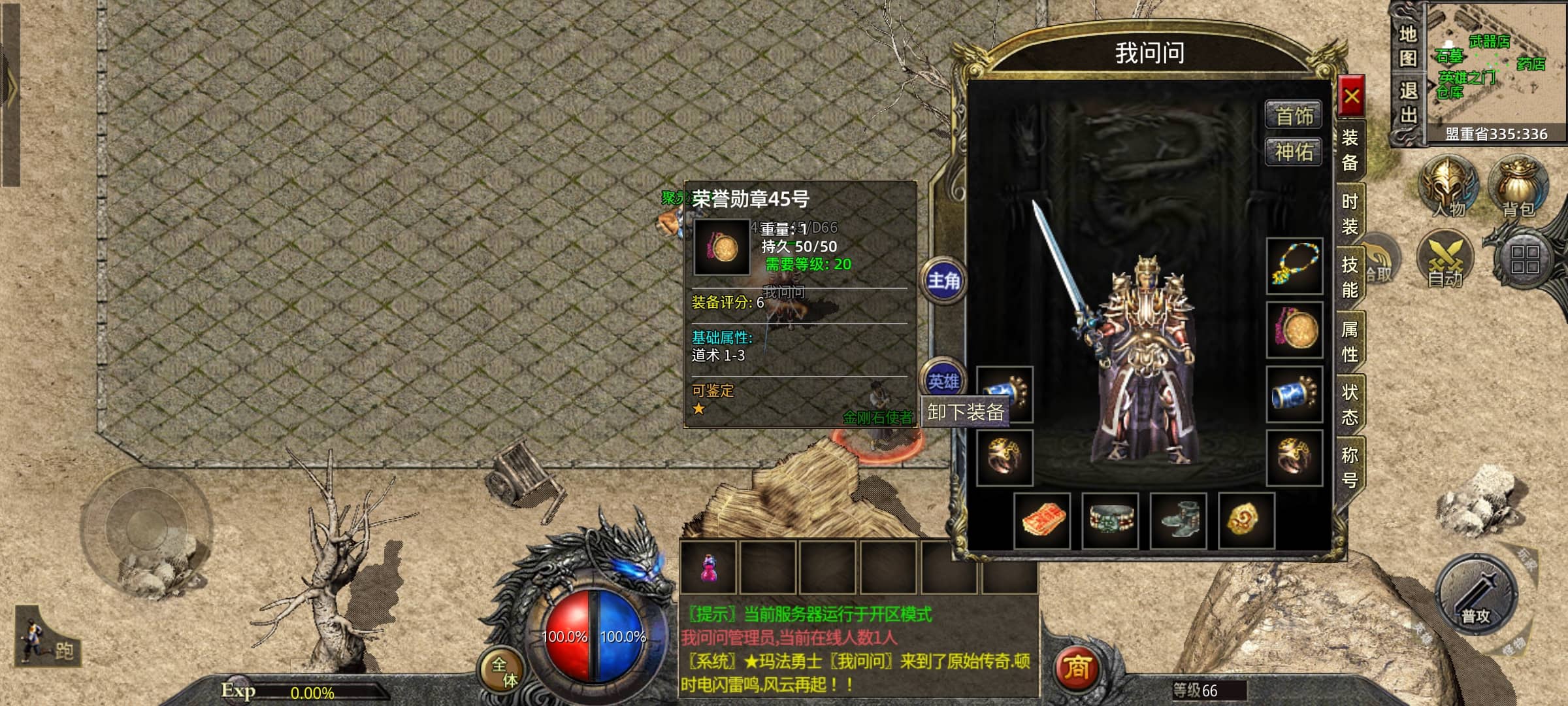Switch to the 技能 skills tab

point(1350,277)
